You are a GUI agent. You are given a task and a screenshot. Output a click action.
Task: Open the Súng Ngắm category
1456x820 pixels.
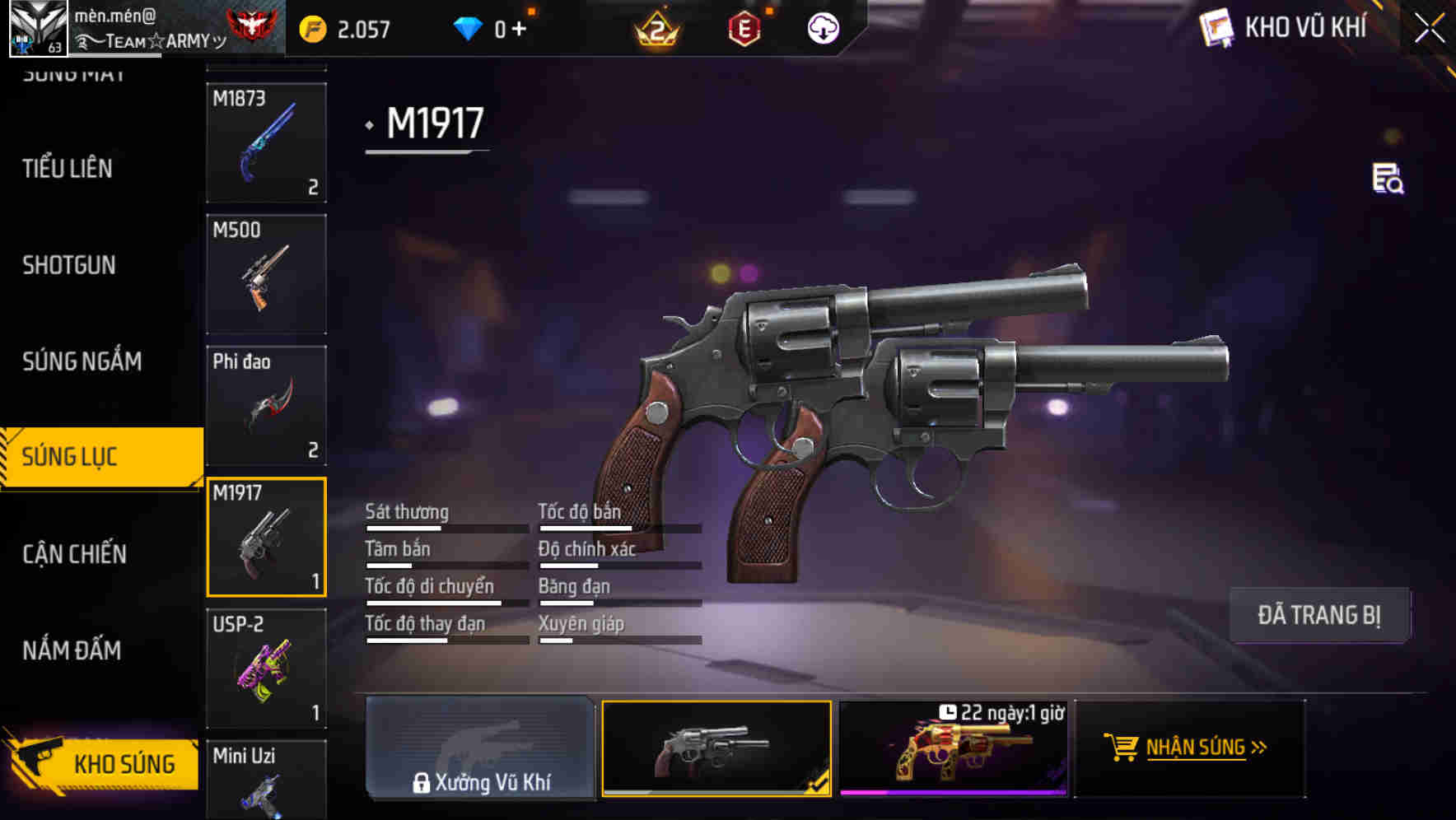tap(80, 361)
